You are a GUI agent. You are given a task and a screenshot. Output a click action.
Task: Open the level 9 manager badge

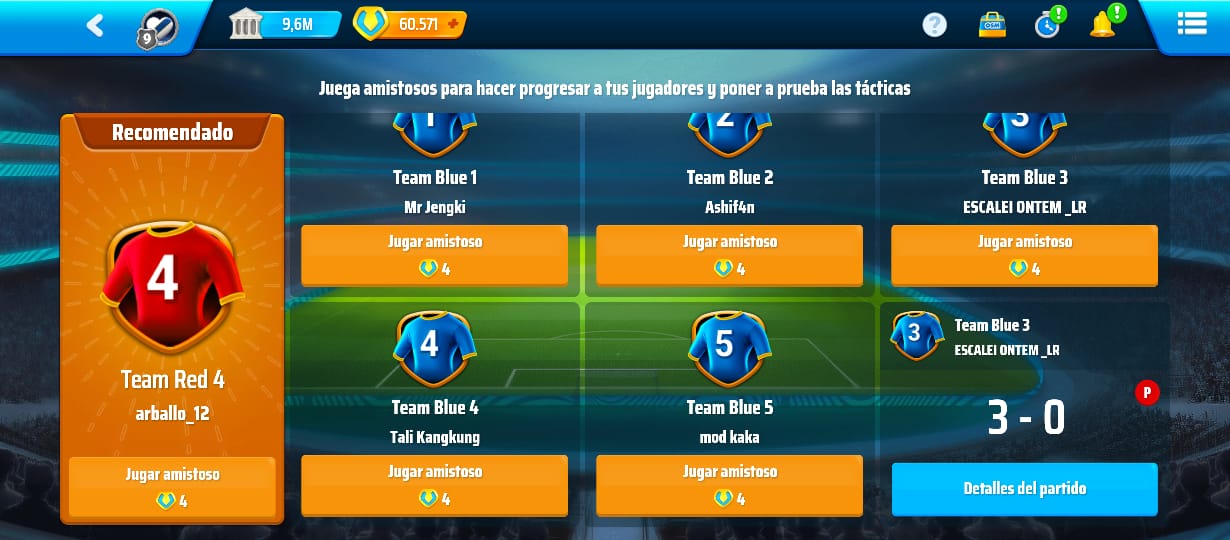click(157, 28)
